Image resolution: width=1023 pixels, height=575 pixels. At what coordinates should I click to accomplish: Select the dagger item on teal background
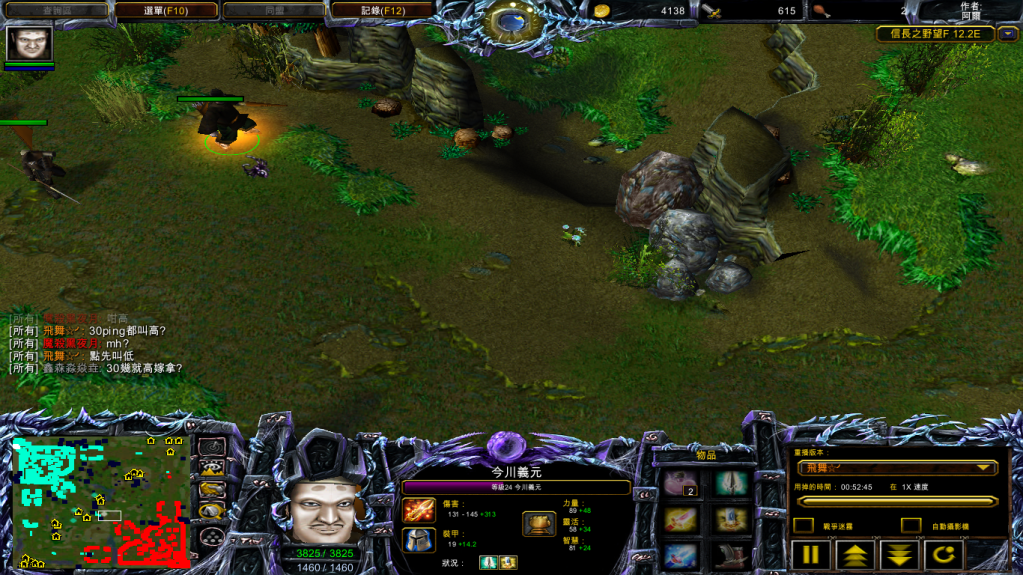point(732,484)
